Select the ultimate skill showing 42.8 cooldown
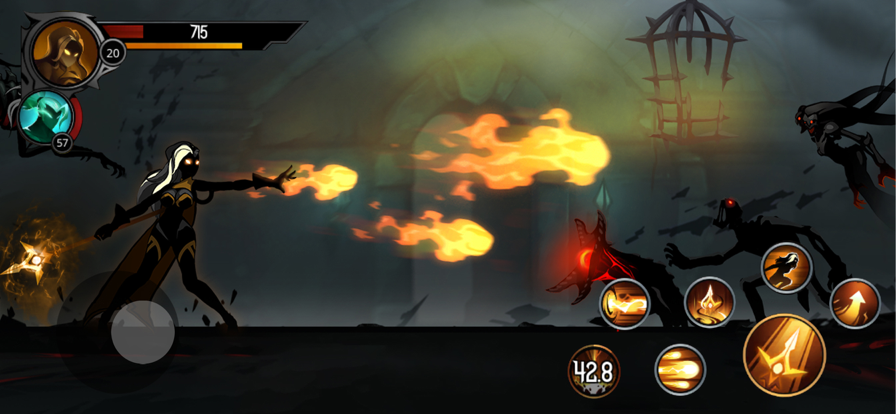This screenshot has height=414, width=896. (x=593, y=371)
